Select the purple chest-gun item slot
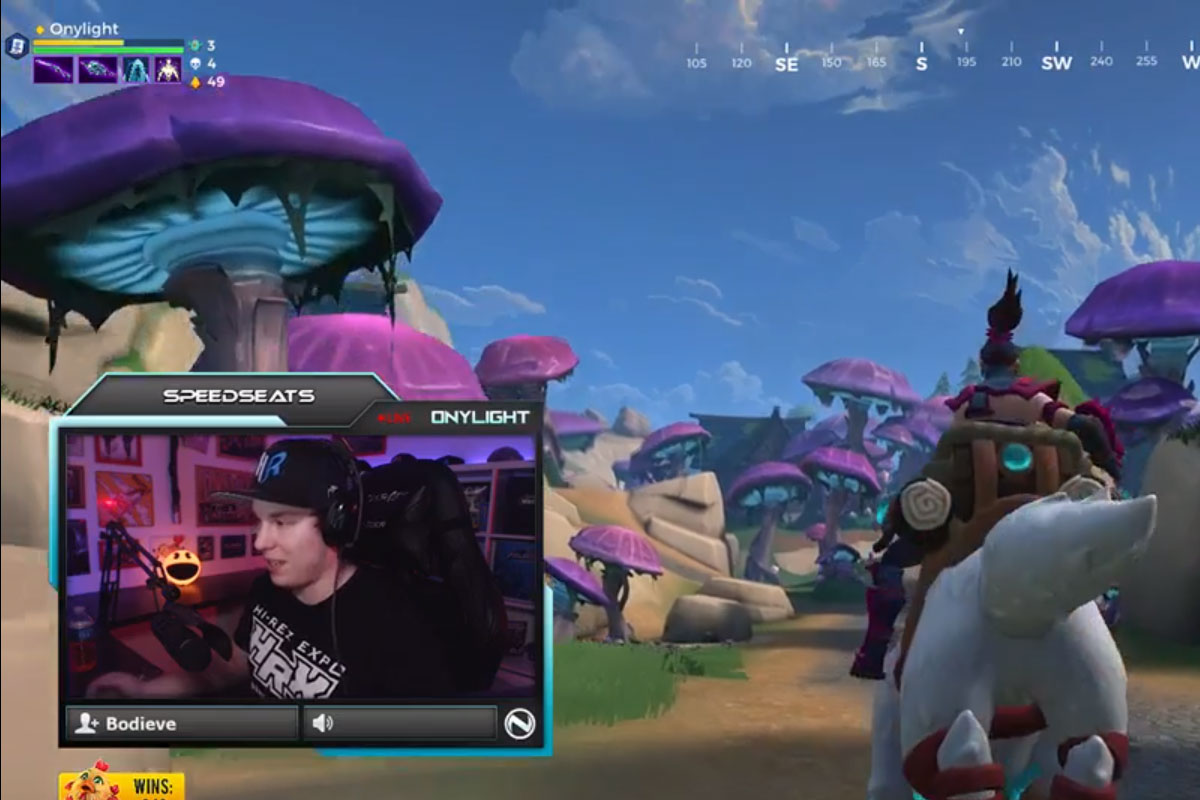 (x=97, y=70)
